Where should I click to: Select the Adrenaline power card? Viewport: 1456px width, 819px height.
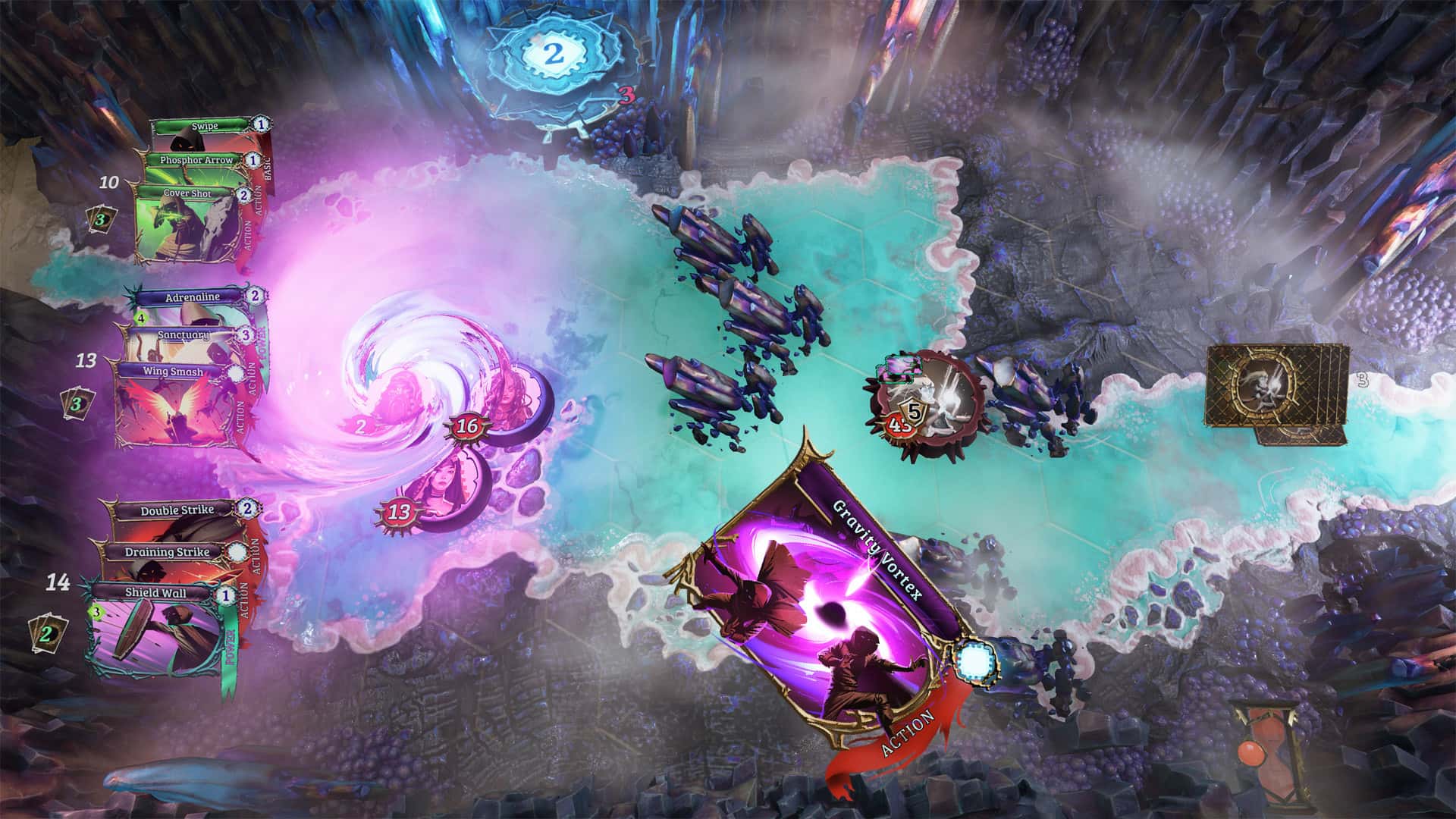coord(192,297)
